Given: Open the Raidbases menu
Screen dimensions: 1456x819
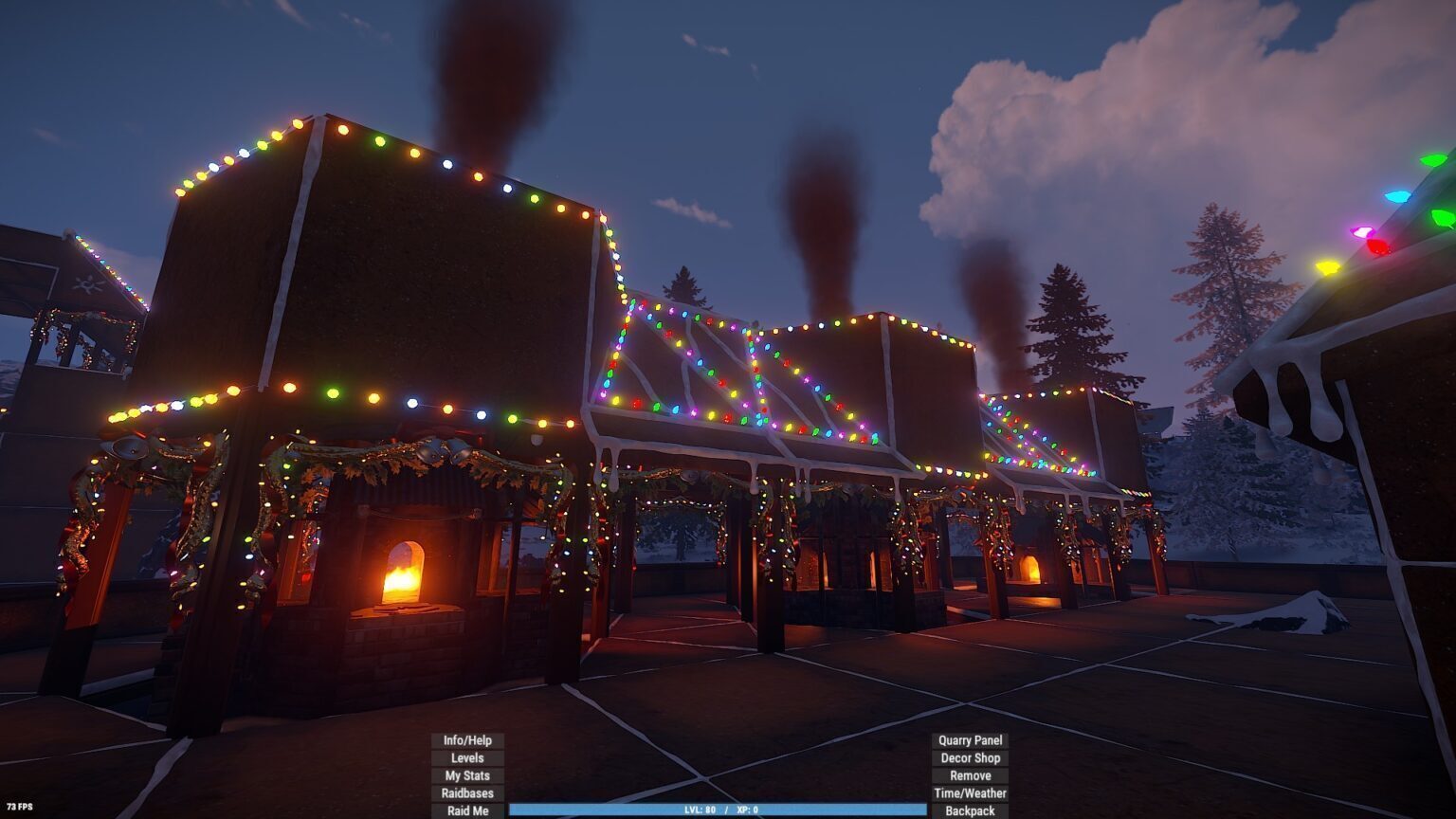Looking at the screenshot, I should point(467,793).
